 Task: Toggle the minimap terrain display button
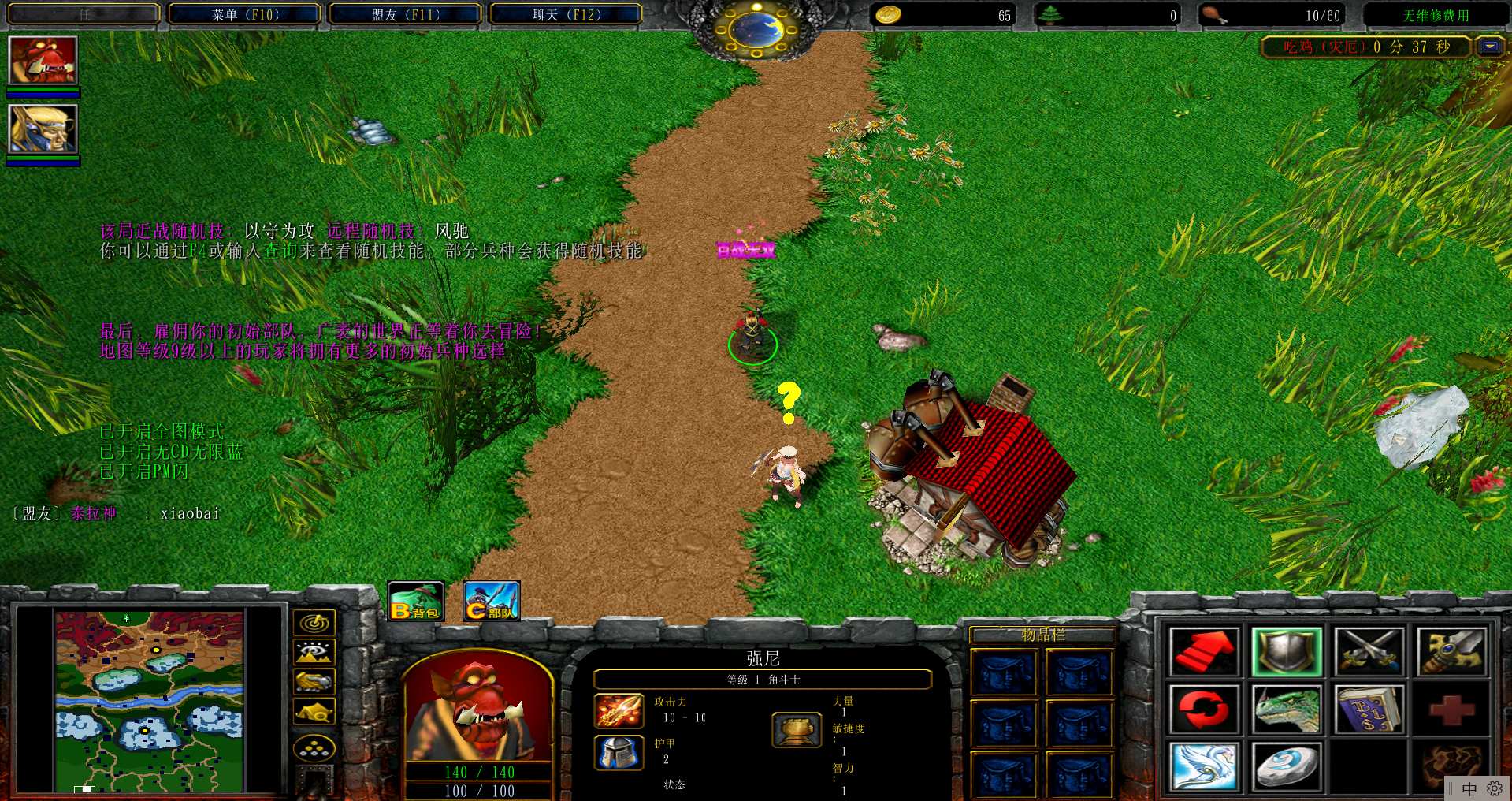tap(314, 652)
